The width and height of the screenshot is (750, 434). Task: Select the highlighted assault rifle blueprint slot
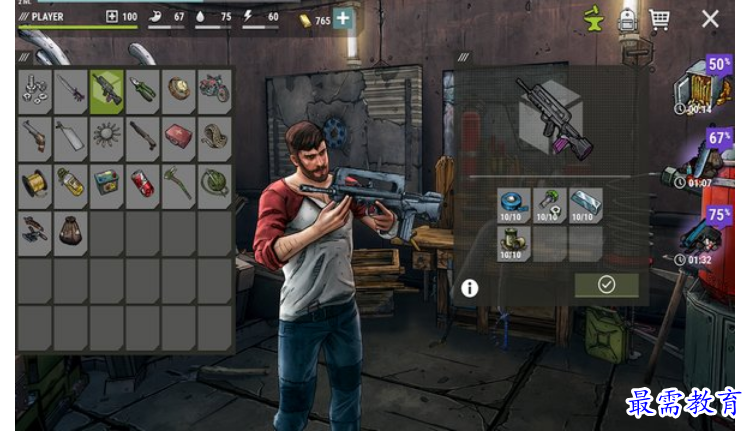[x=107, y=89]
